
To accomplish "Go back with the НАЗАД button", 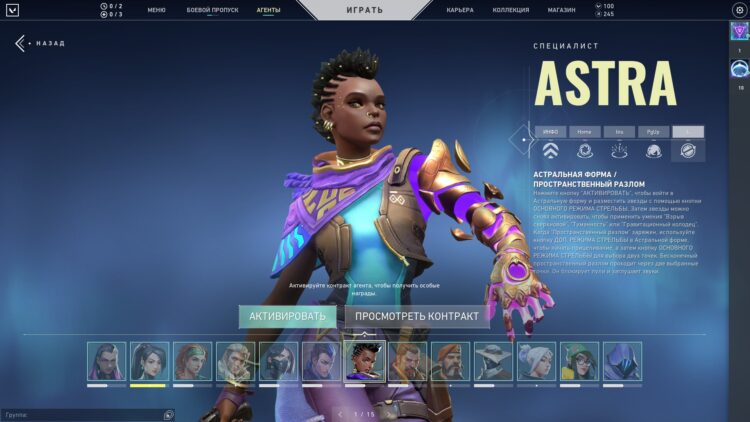I will coord(40,43).
